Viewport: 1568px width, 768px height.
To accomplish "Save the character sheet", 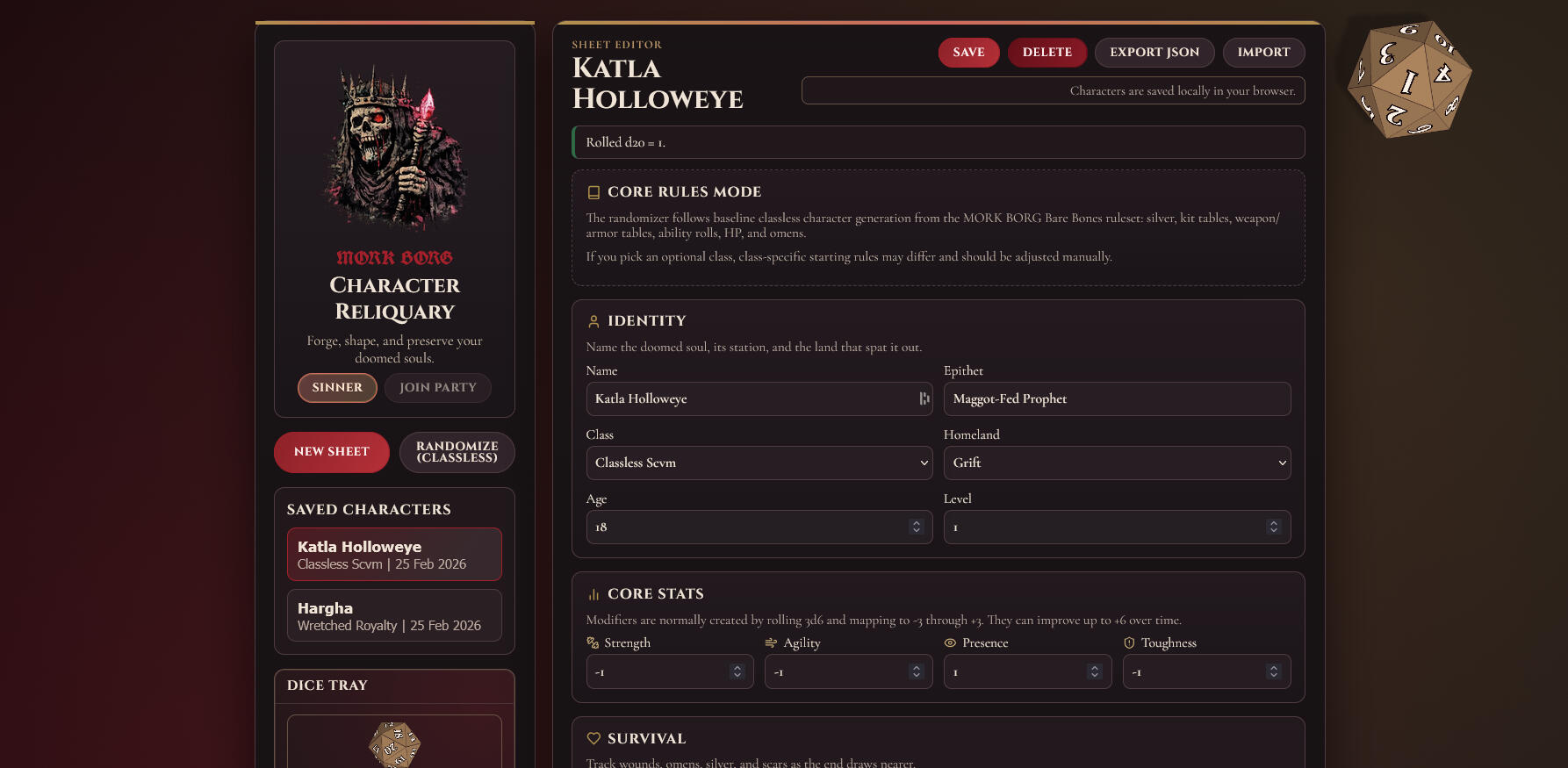I will pyautogui.click(x=968, y=52).
